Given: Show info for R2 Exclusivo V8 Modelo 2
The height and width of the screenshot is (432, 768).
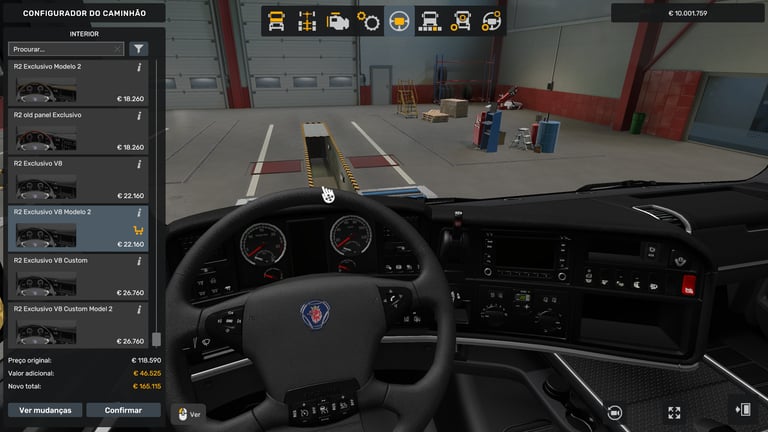Looking at the screenshot, I should point(139,213).
